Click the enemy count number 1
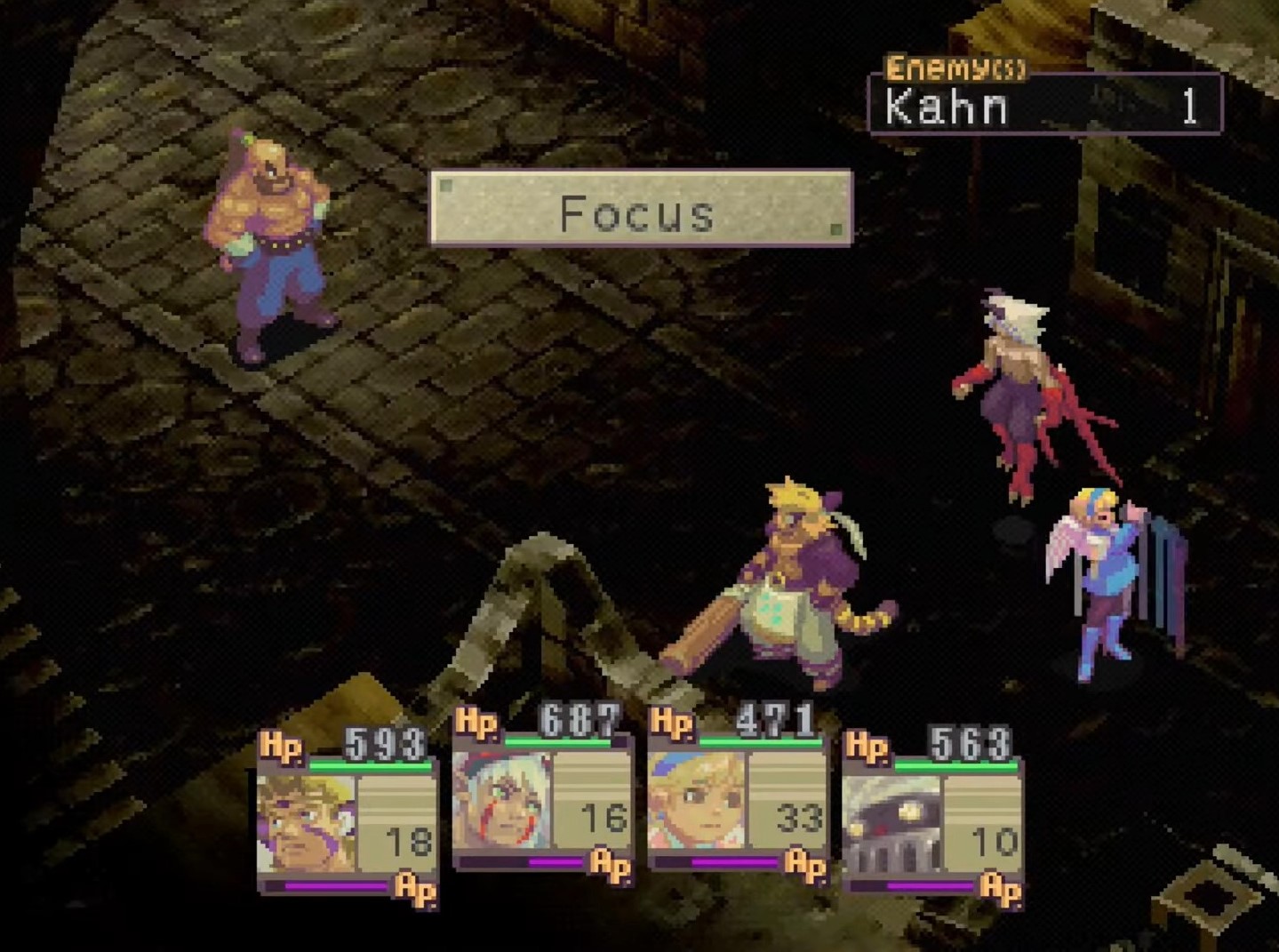The image size is (1279, 952). (x=1191, y=107)
